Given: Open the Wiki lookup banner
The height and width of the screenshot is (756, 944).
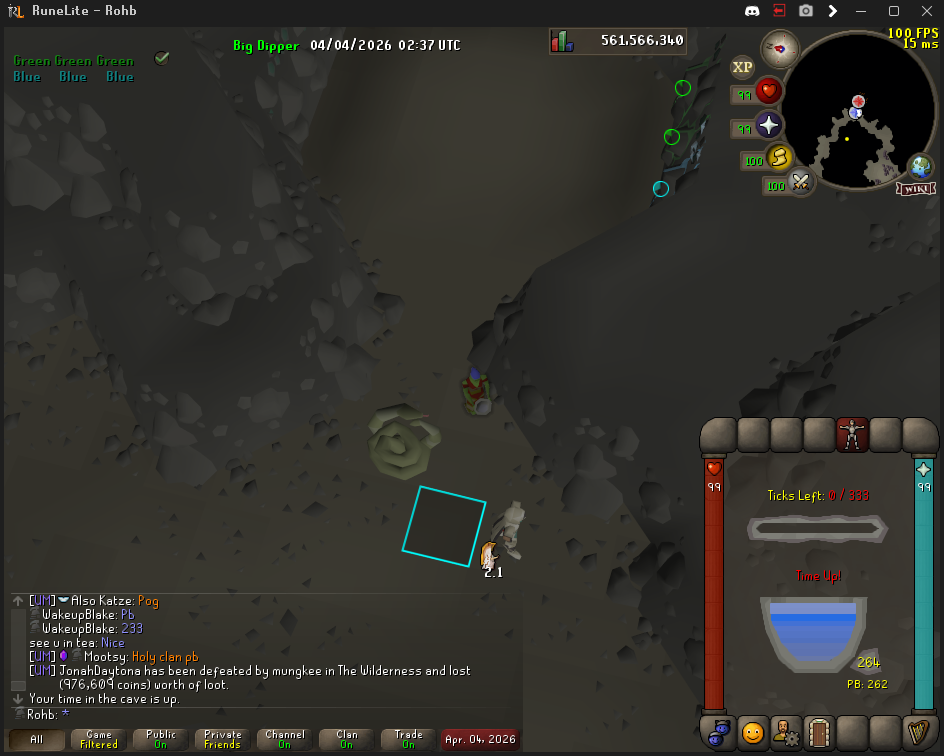Looking at the screenshot, I should point(916,189).
